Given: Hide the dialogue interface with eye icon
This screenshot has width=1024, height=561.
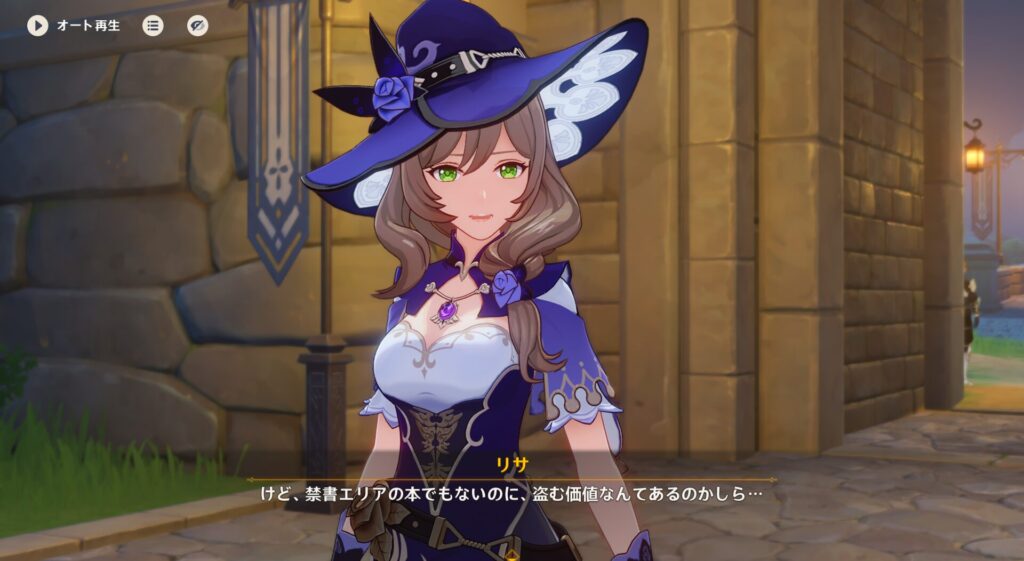Looking at the screenshot, I should tap(198, 25).
